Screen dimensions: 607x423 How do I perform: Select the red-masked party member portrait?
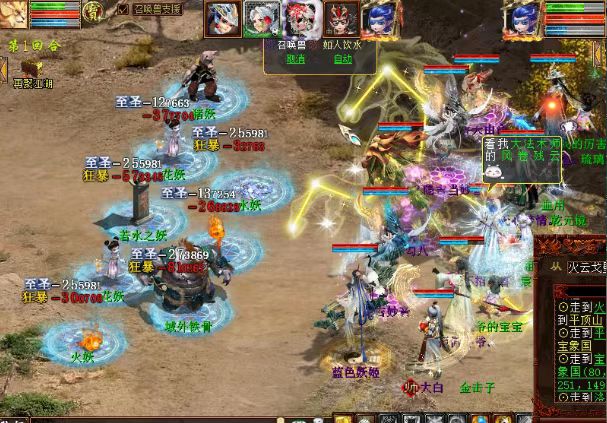point(341,18)
